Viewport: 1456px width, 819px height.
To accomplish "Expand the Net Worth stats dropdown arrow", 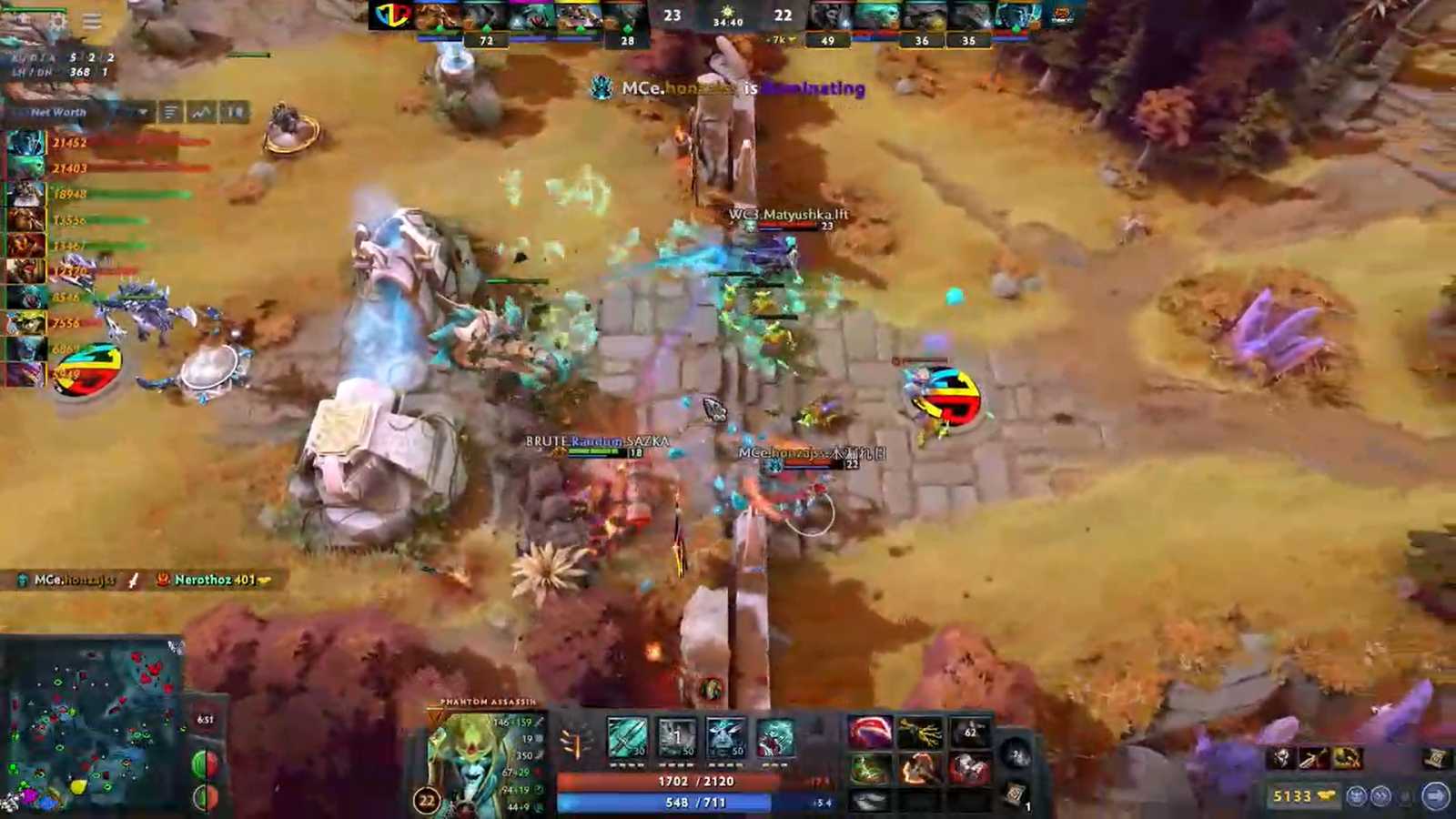I will point(143,113).
